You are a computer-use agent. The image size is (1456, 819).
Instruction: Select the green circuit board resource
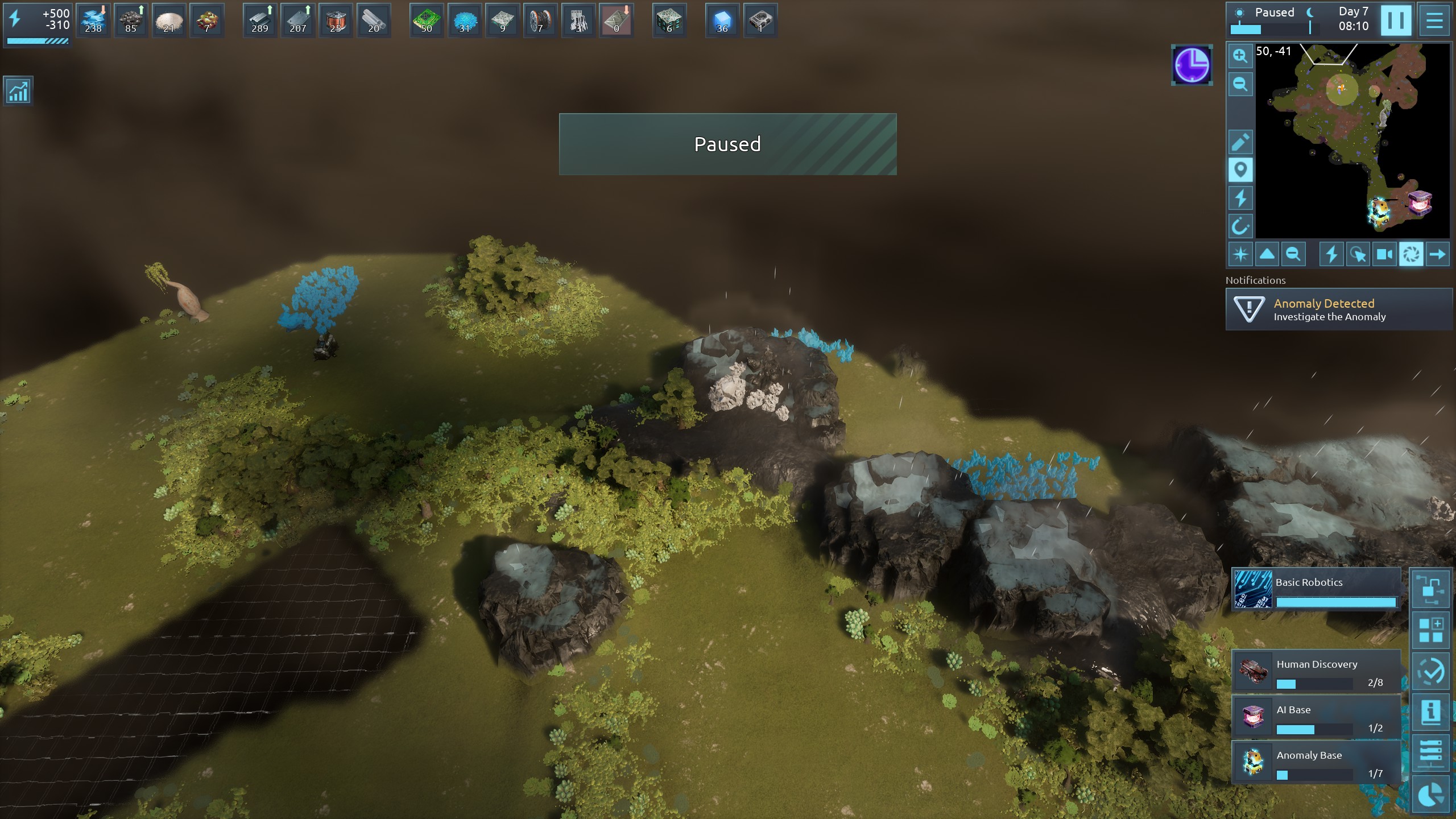pos(427,20)
